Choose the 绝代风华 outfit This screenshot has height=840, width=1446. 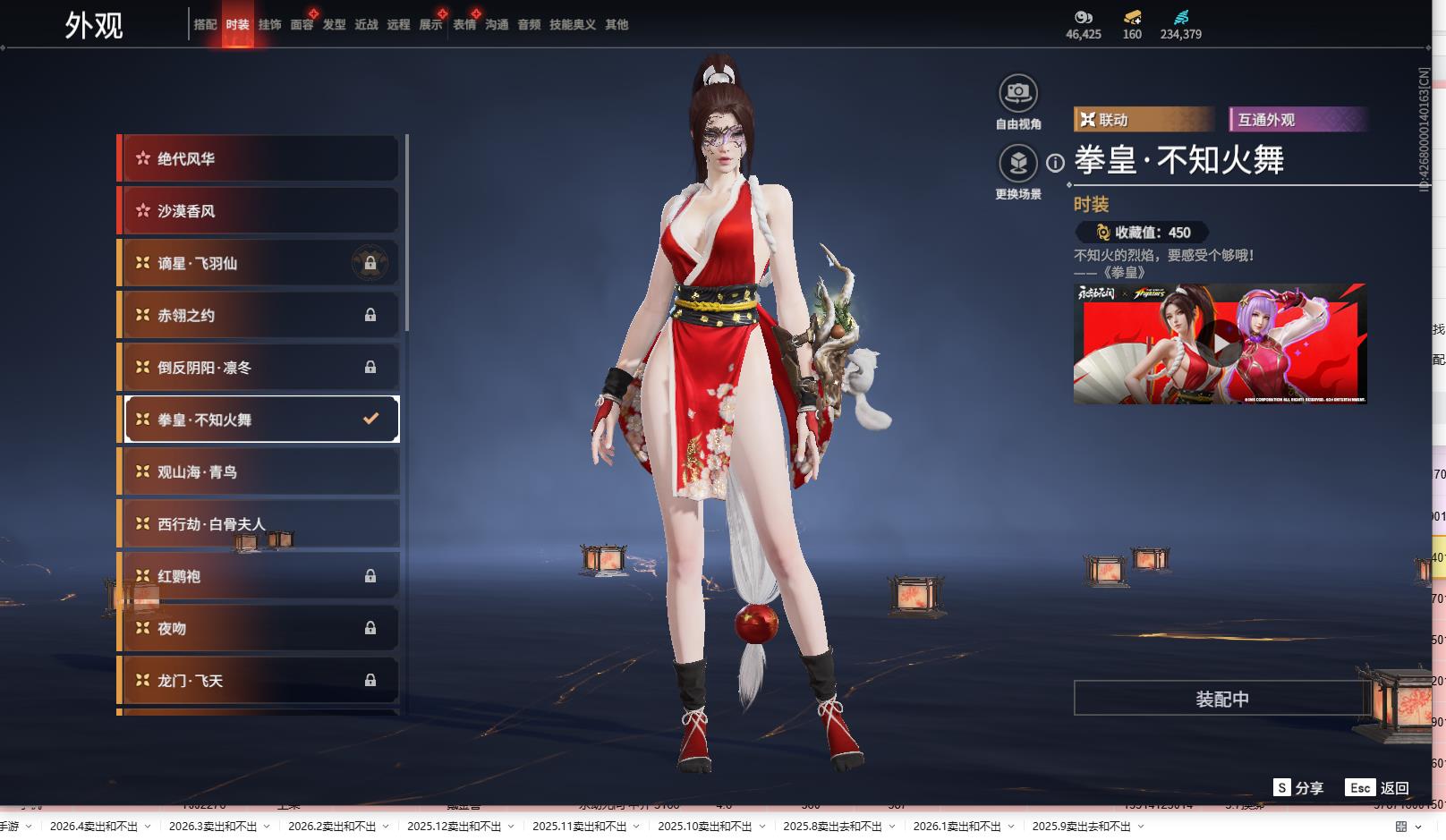coord(259,159)
